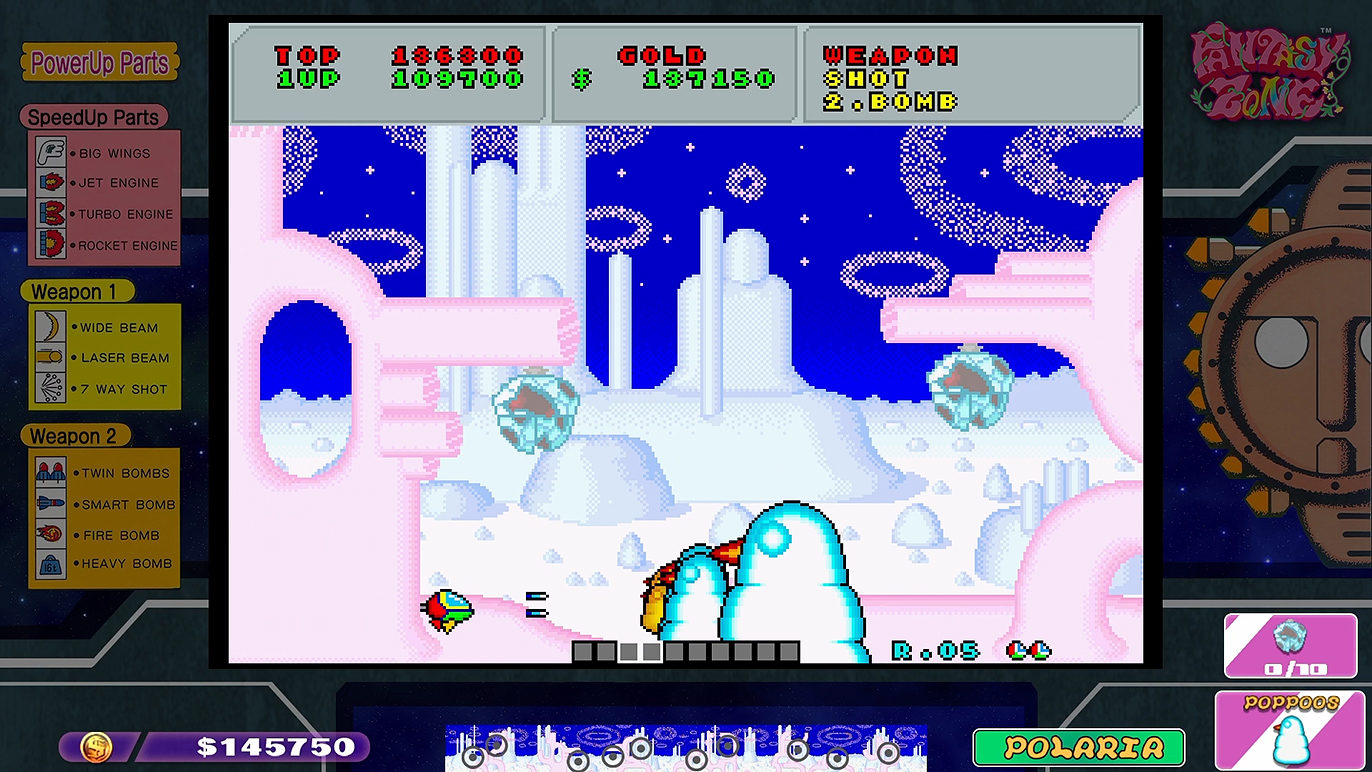The width and height of the screenshot is (1372, 772).
Task: Click the SpeedUp Parts category label
Action: coord(93,117)
